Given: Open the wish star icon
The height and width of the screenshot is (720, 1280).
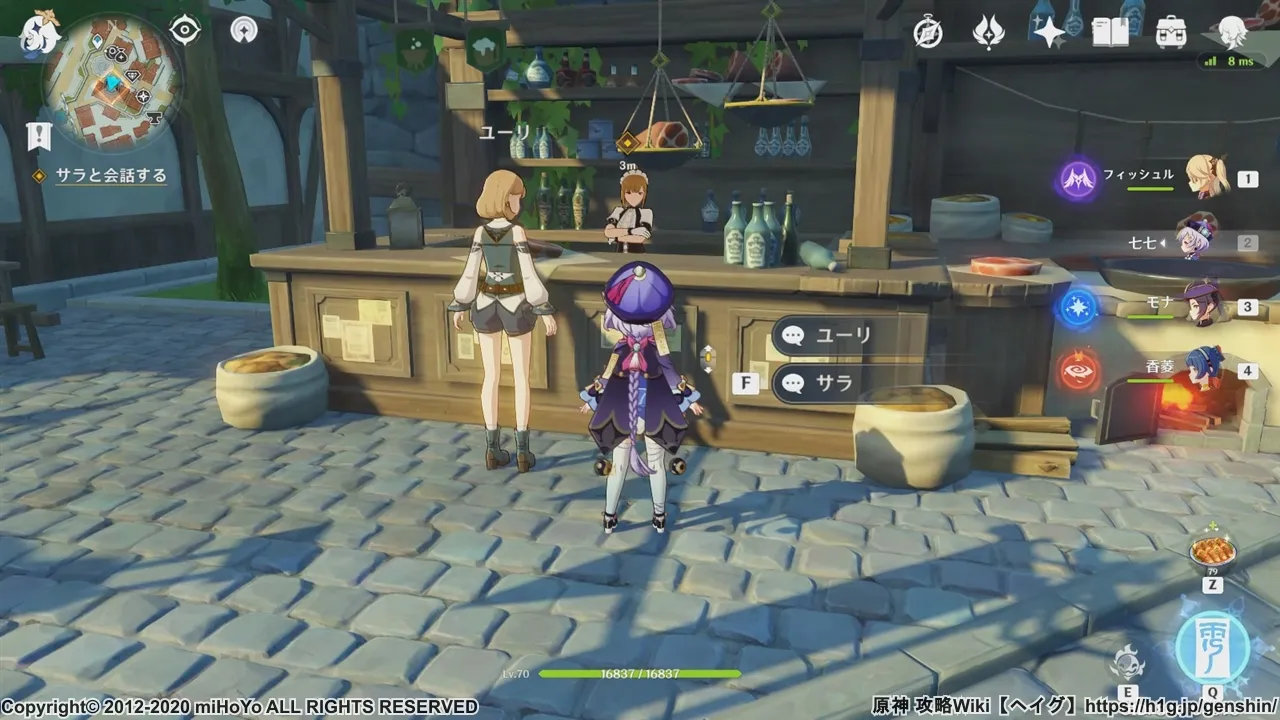Looking at the screenshot, I should (x=1049, y=33).
